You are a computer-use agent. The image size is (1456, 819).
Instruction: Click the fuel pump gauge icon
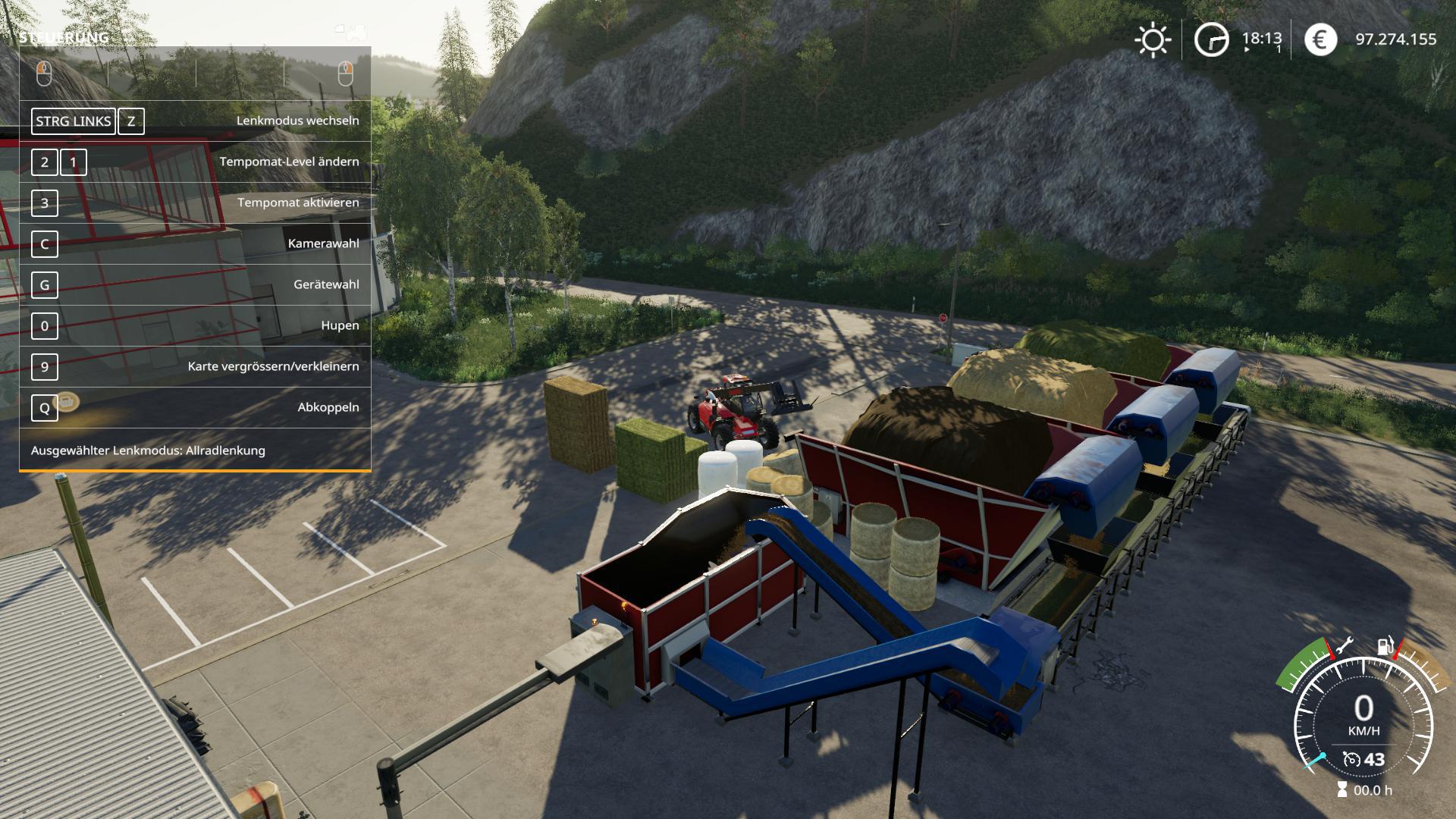click(1385, 647)
